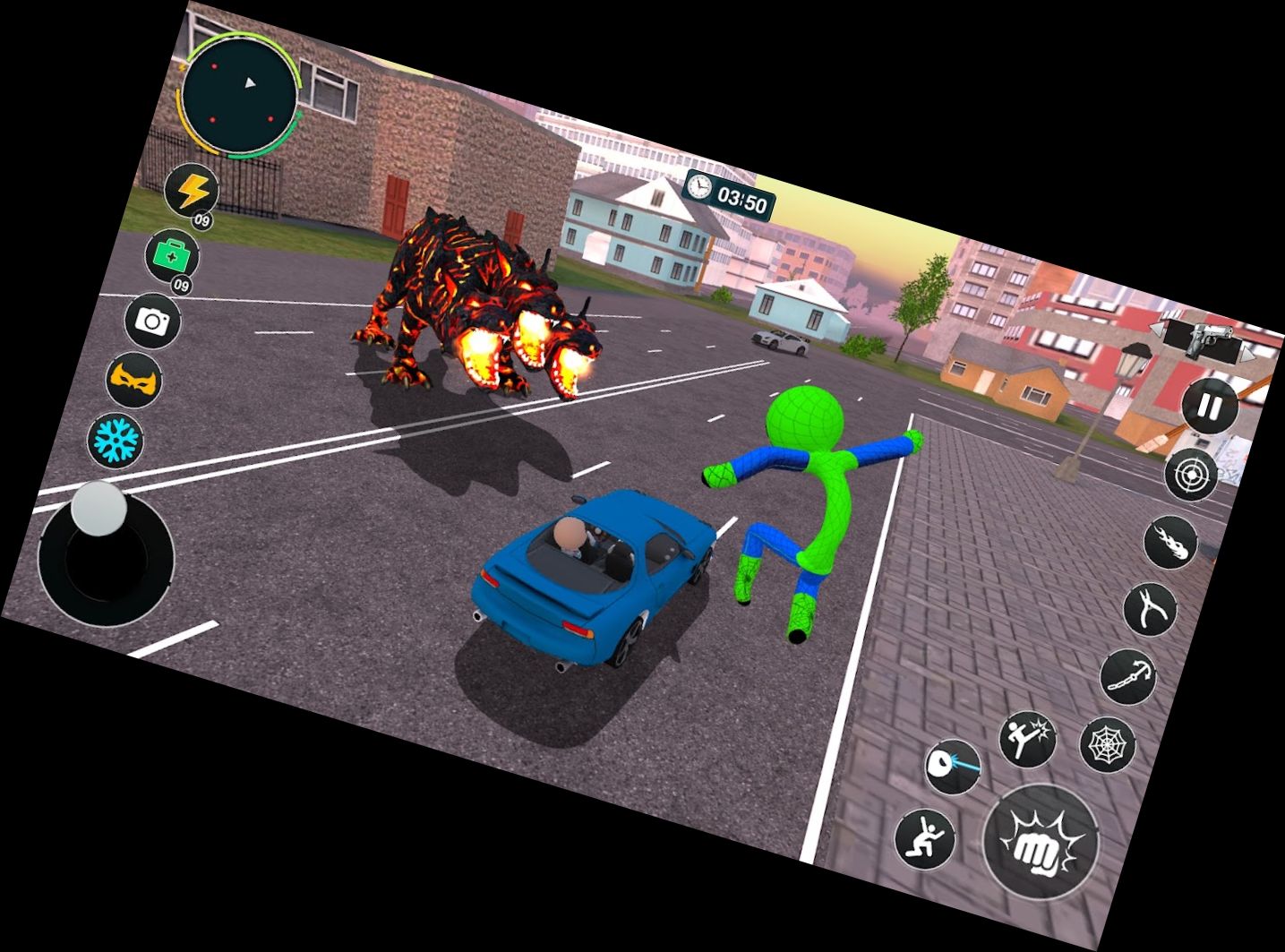Tap the jumping stickman button
This screenshot has width=1285, height=952.
[x=925, y=836]
